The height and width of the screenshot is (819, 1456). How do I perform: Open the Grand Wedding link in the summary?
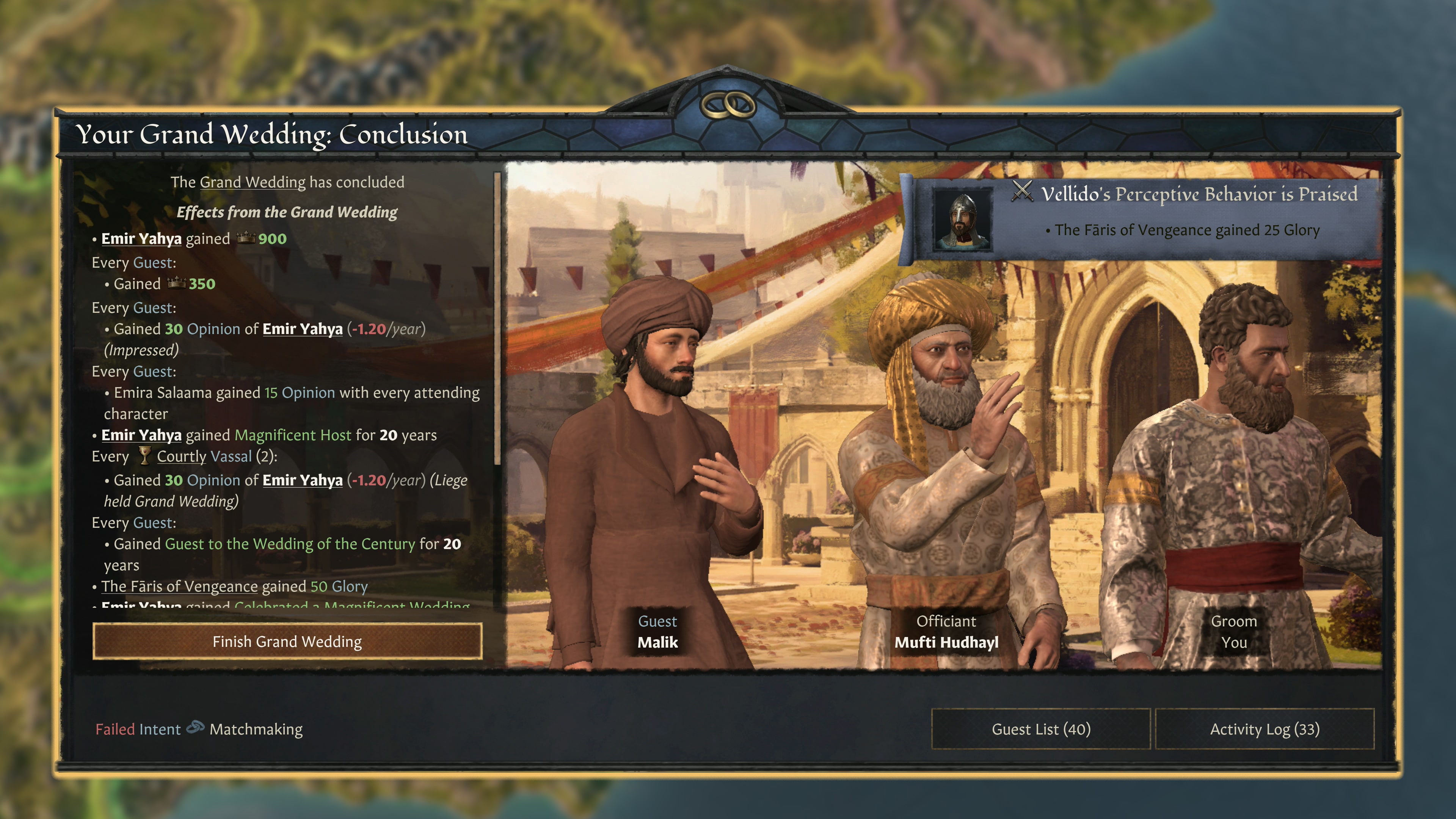[253, 182]
